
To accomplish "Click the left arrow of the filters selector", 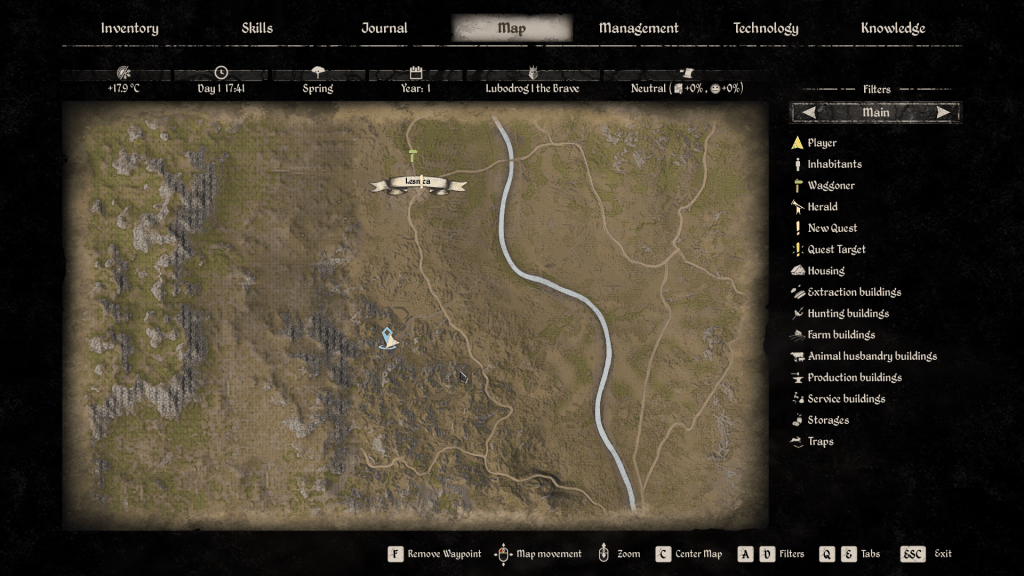I will 808,113.
